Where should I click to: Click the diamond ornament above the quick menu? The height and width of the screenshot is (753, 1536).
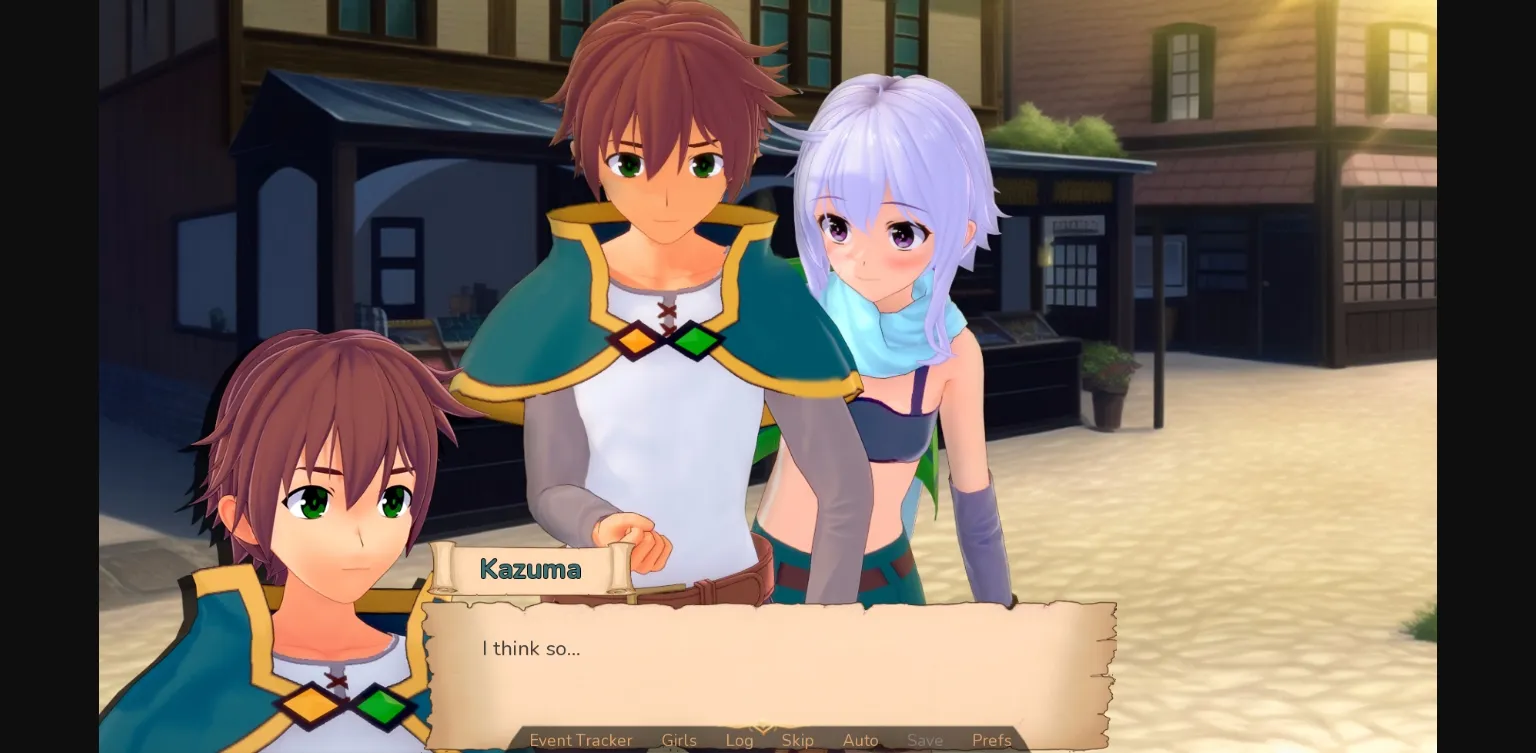pos(761,726)
